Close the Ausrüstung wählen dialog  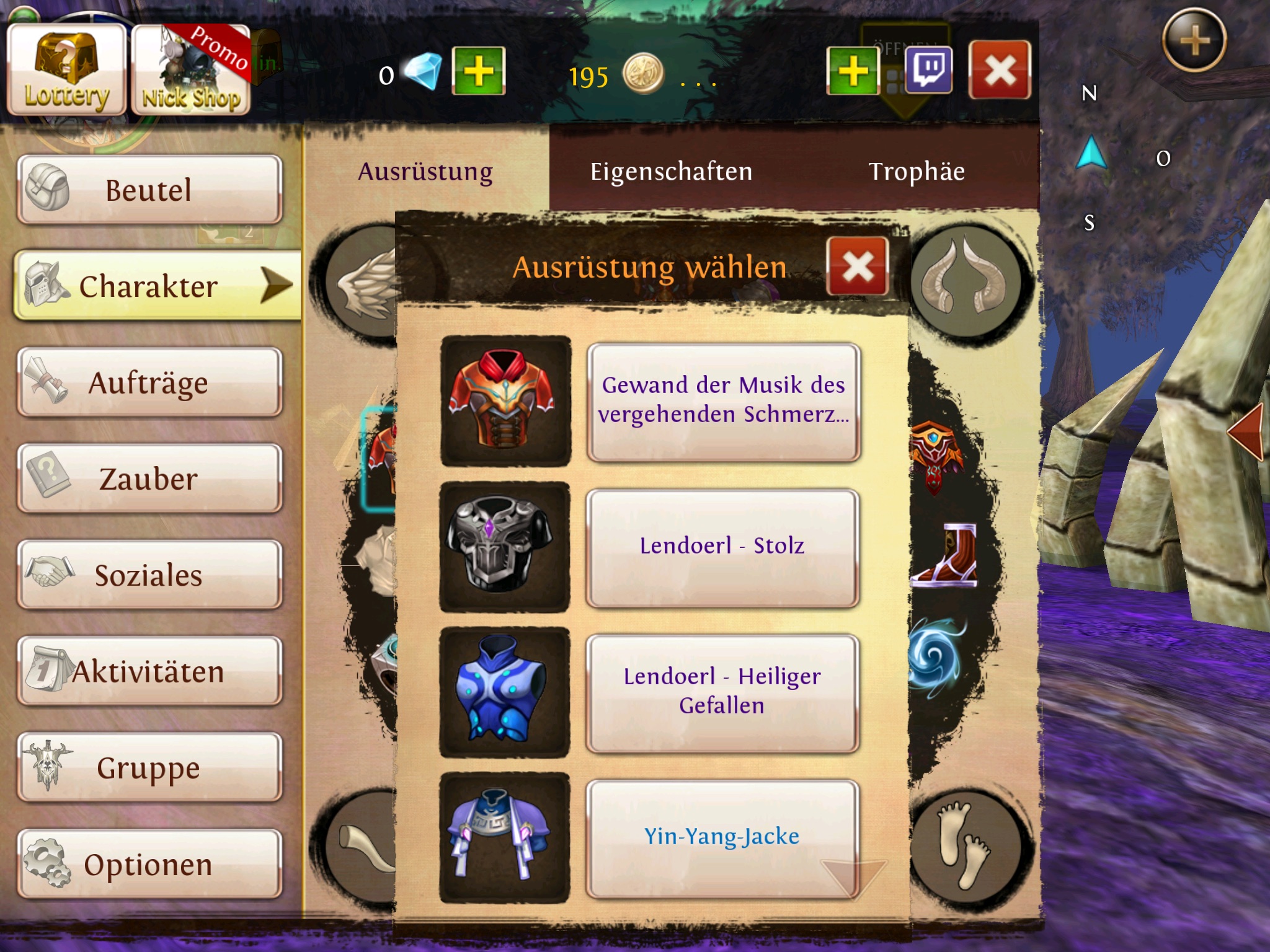pyautogui.click(x=858, y=267)
